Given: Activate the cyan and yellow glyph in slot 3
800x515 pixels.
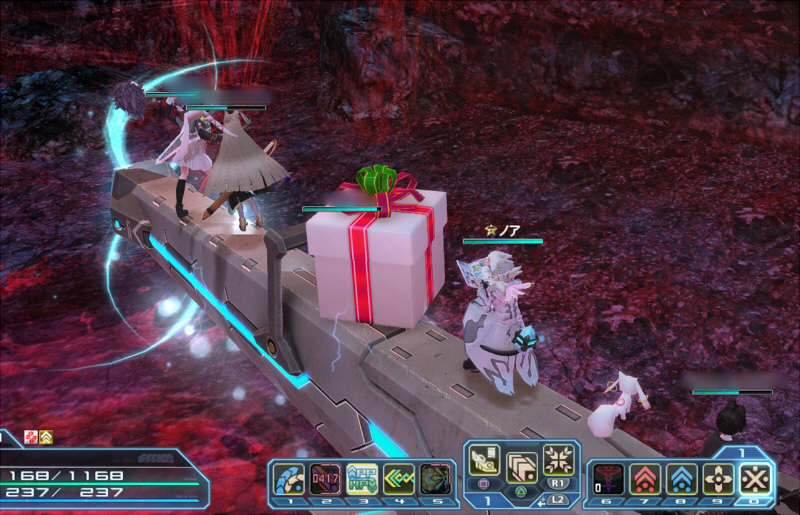Looking at the screenshot, I should (361, 478).
